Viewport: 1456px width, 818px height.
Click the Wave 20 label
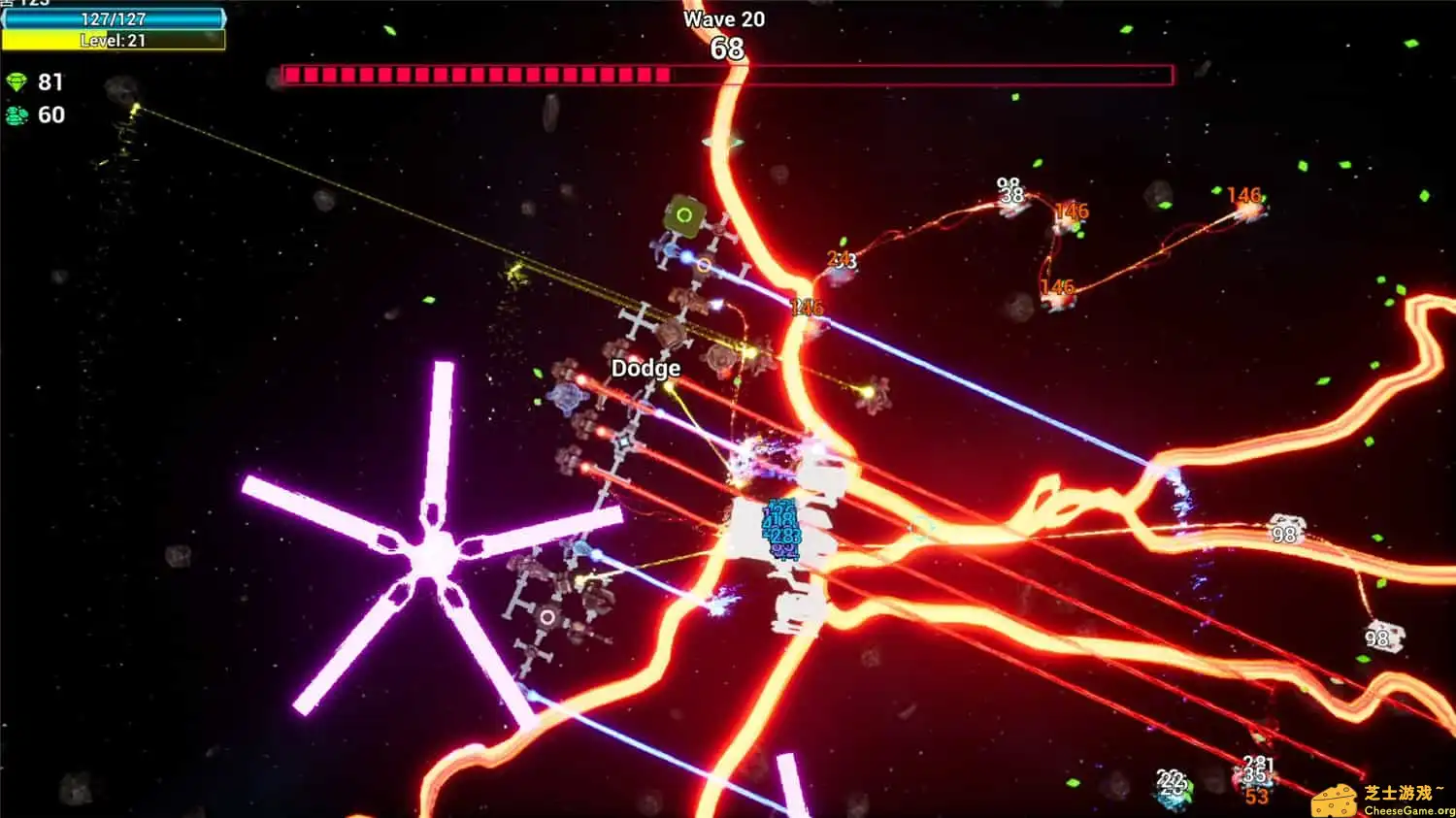[724, 18]
